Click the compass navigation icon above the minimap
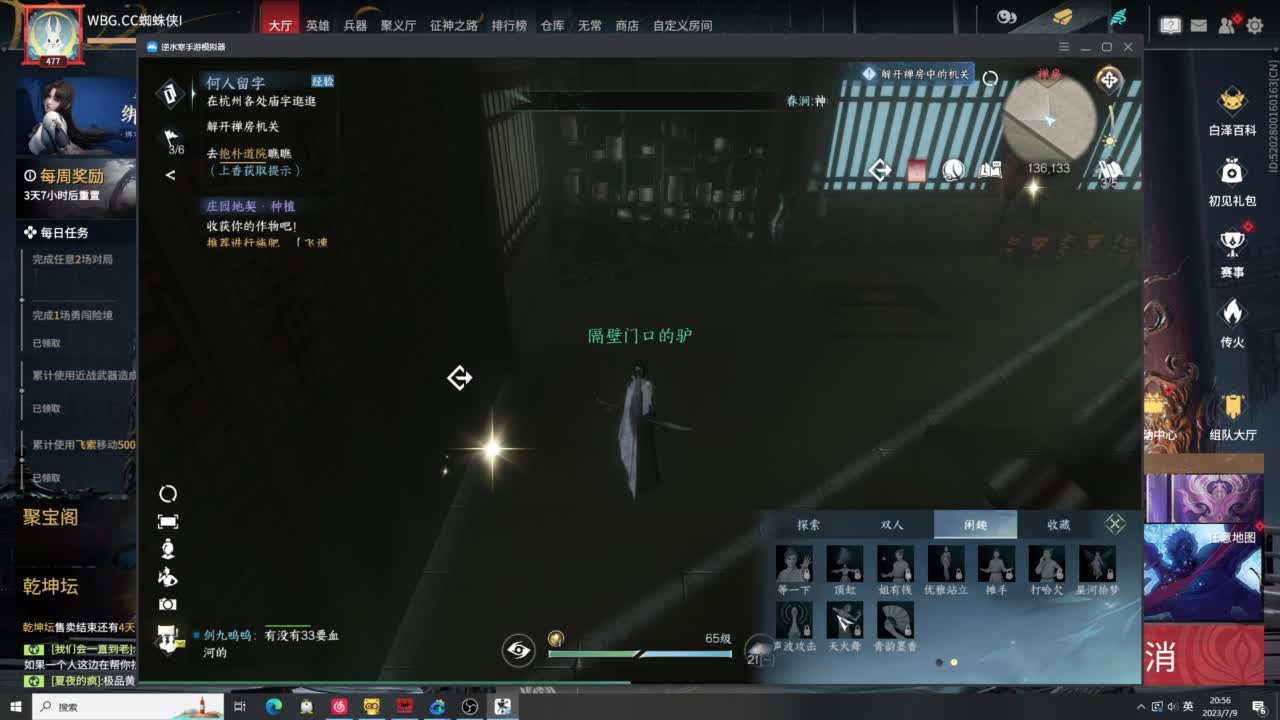The height and width of the screenshot is (720, 1280). [x=1108, y=81]
